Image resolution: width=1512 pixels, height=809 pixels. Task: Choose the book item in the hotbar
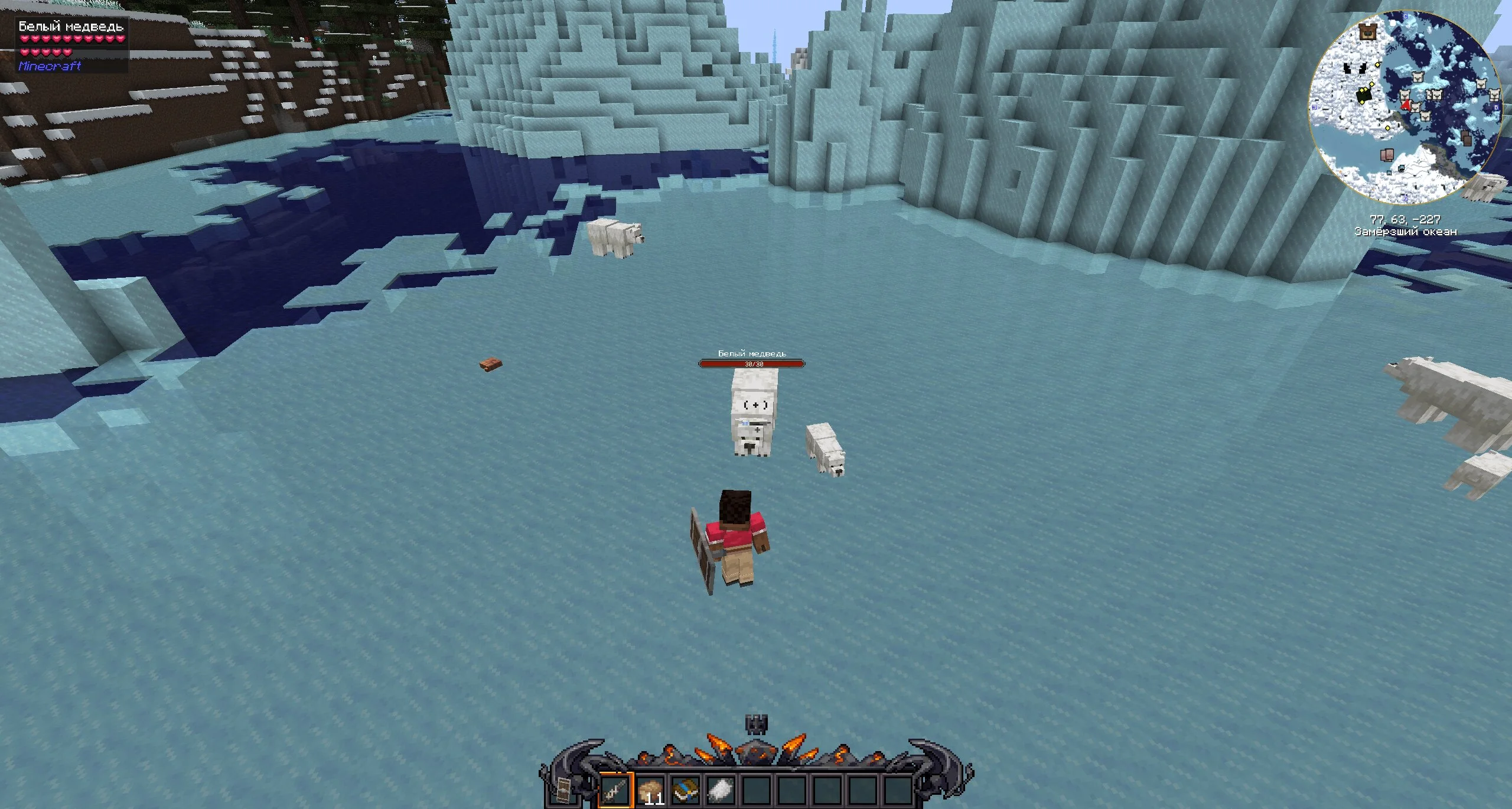click(686, 789)
